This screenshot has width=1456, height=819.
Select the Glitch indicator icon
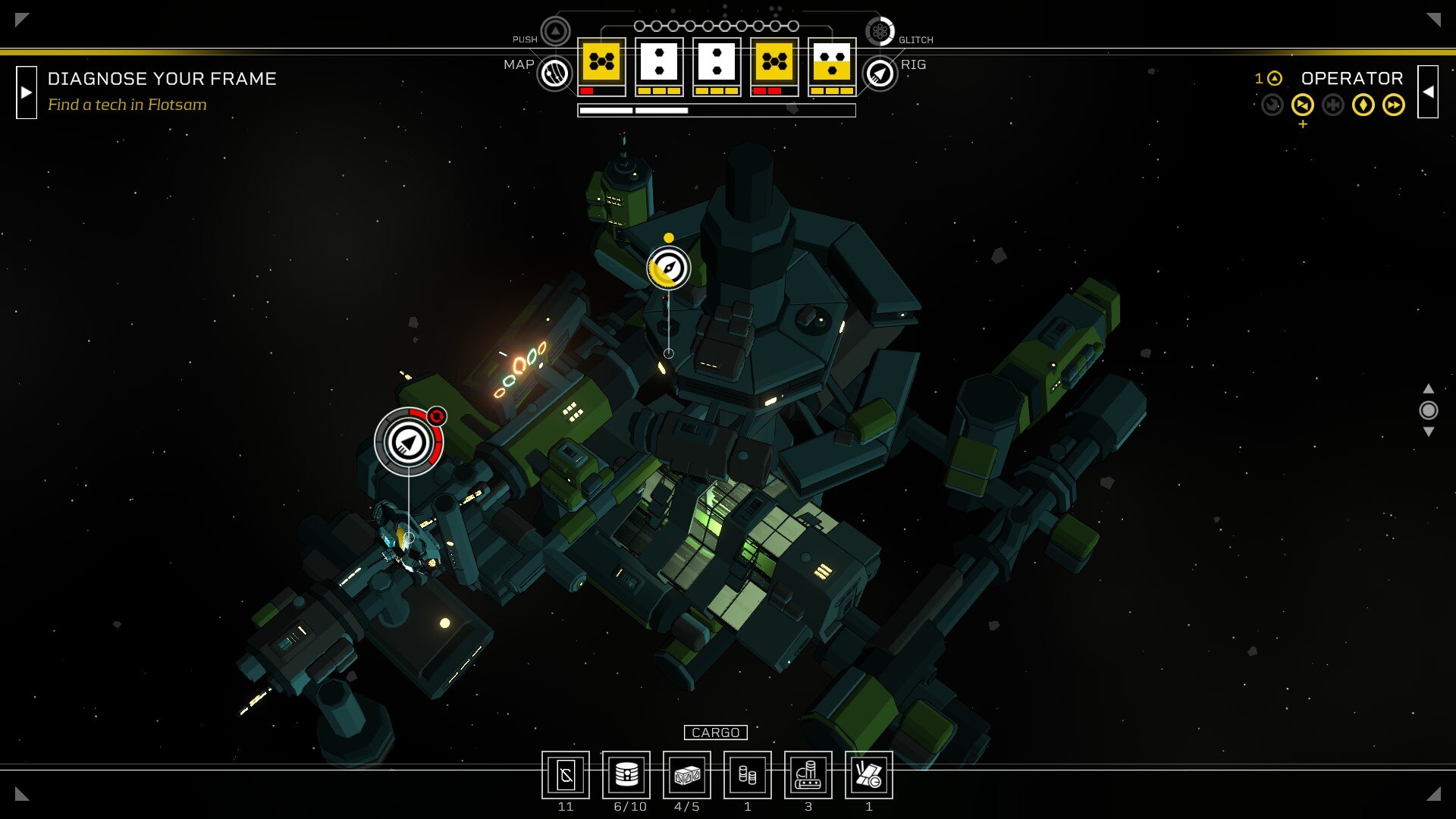pos(880,32)
